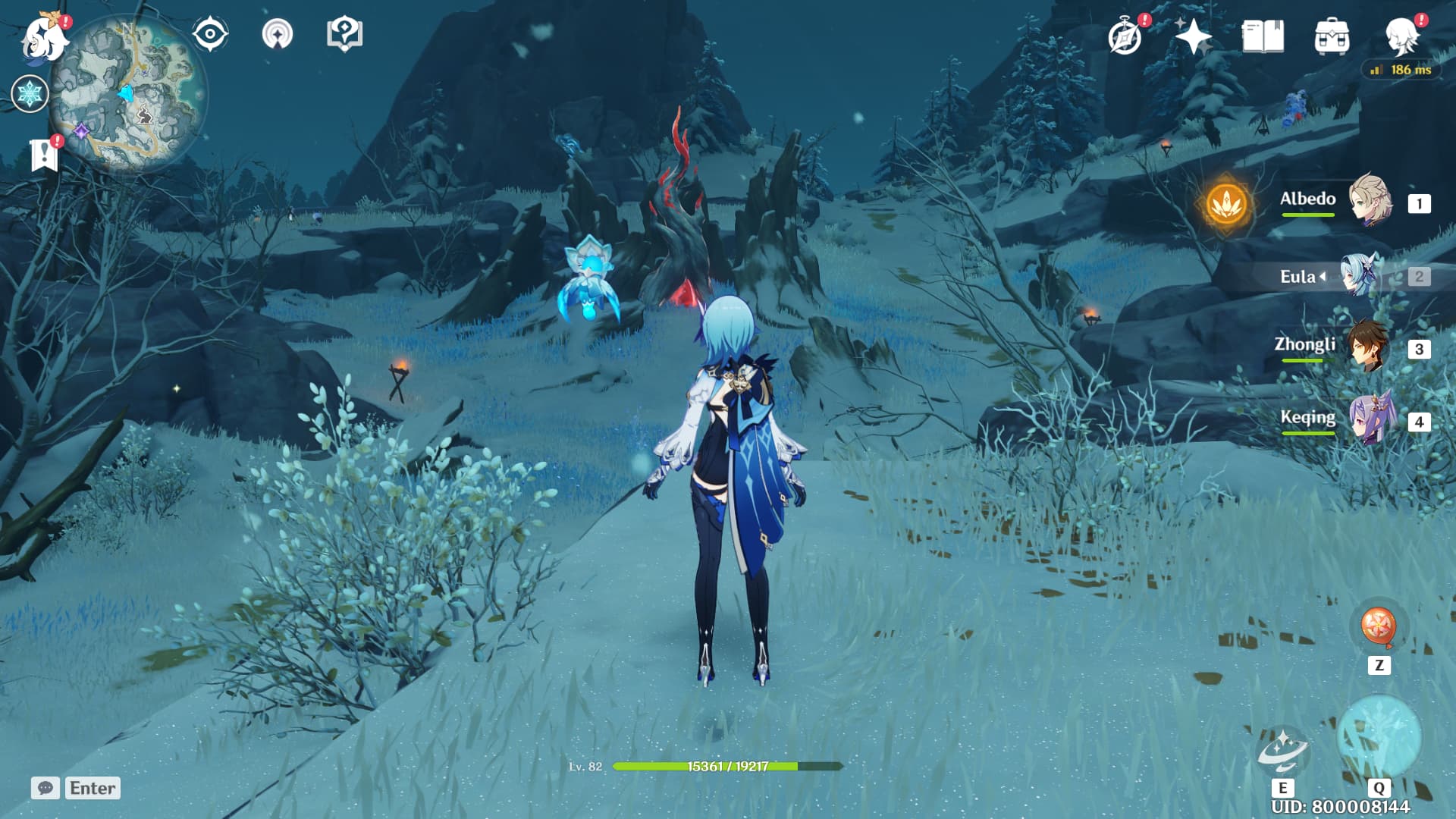
Task: Click the wireless signal icon beside the minimap
Action: [278, 34]
